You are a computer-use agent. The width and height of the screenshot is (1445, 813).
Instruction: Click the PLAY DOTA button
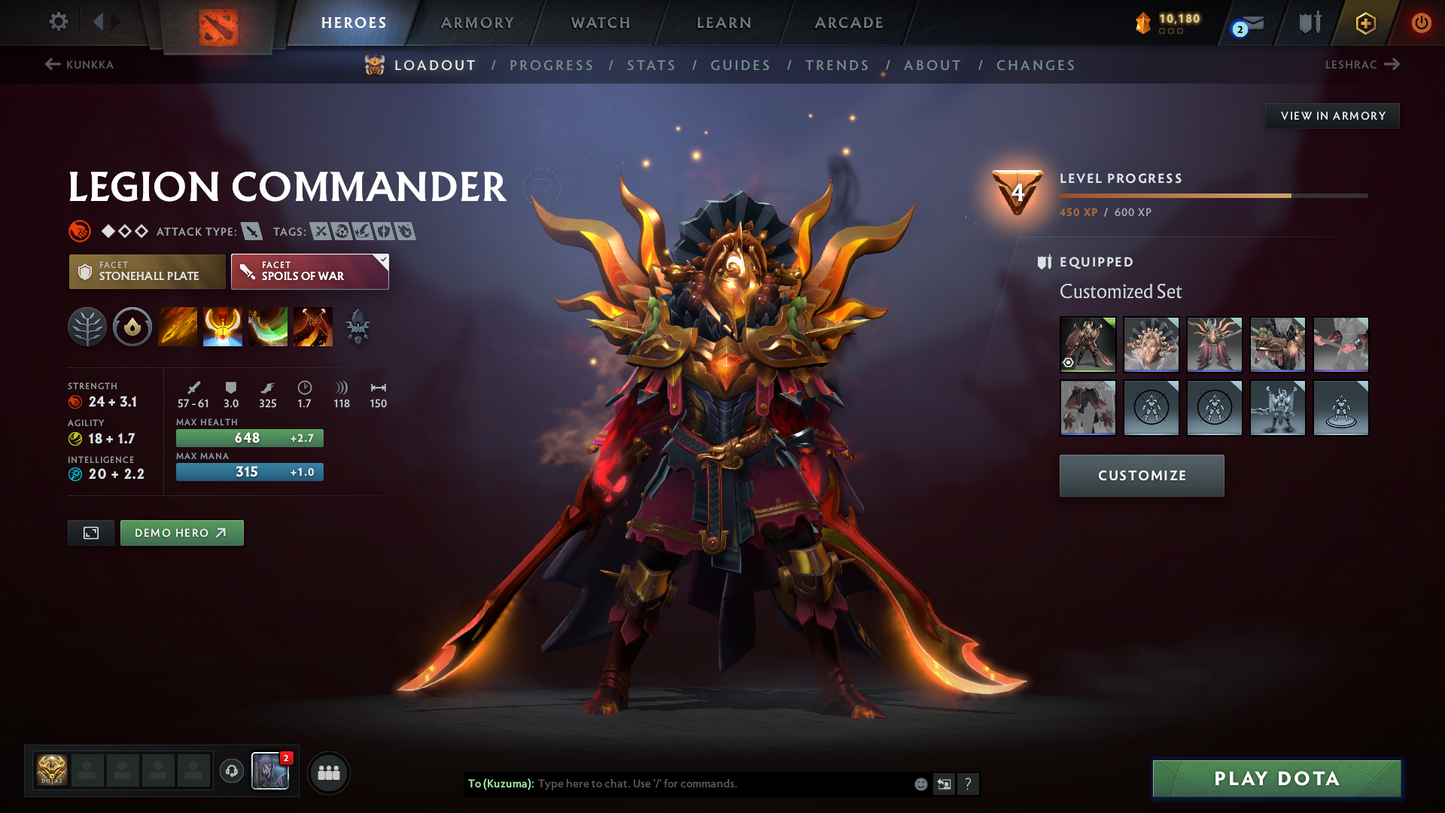pyautogui.click(x=1276, y=778)
